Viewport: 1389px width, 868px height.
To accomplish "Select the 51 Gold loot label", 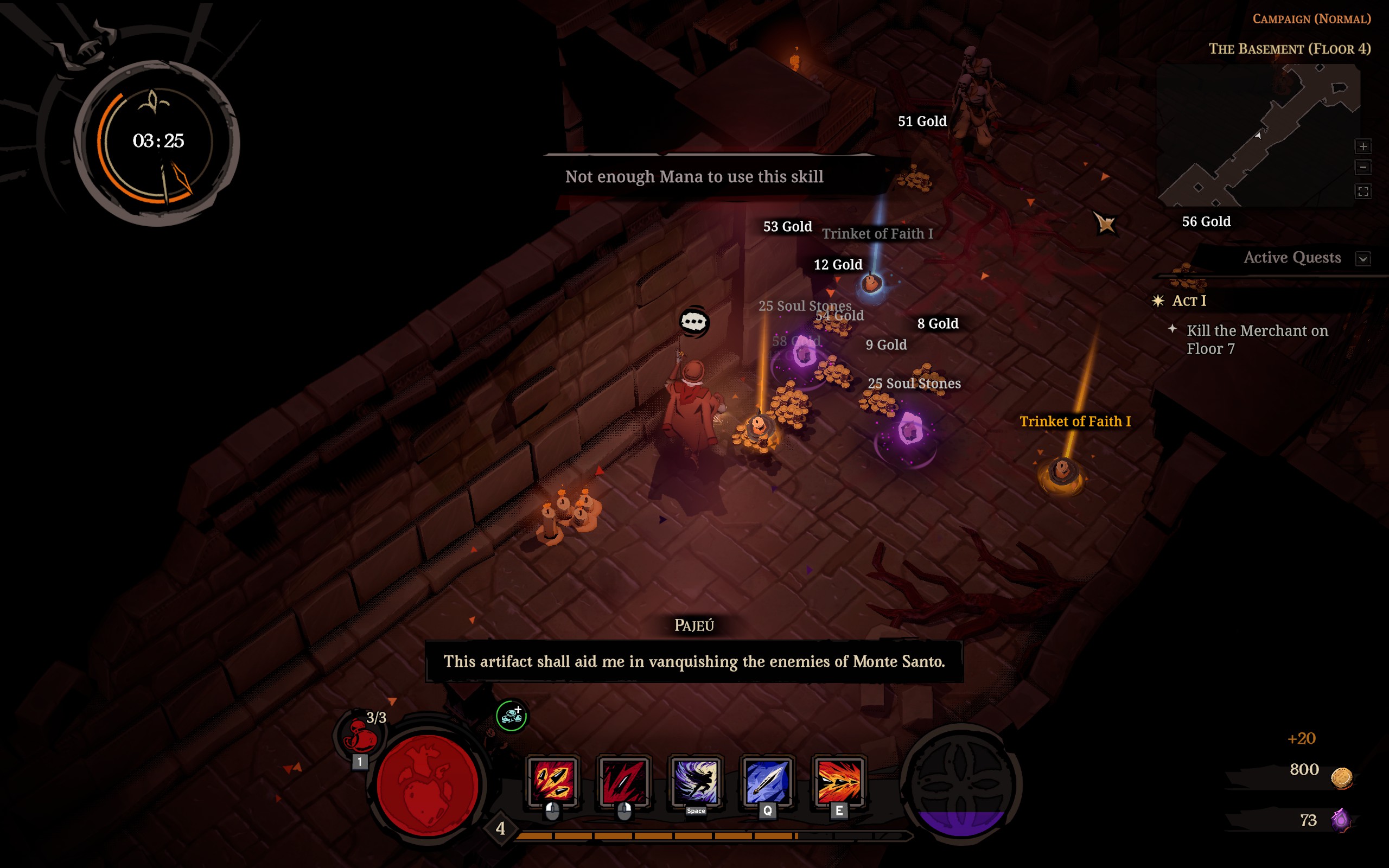I will pos(922,121).
